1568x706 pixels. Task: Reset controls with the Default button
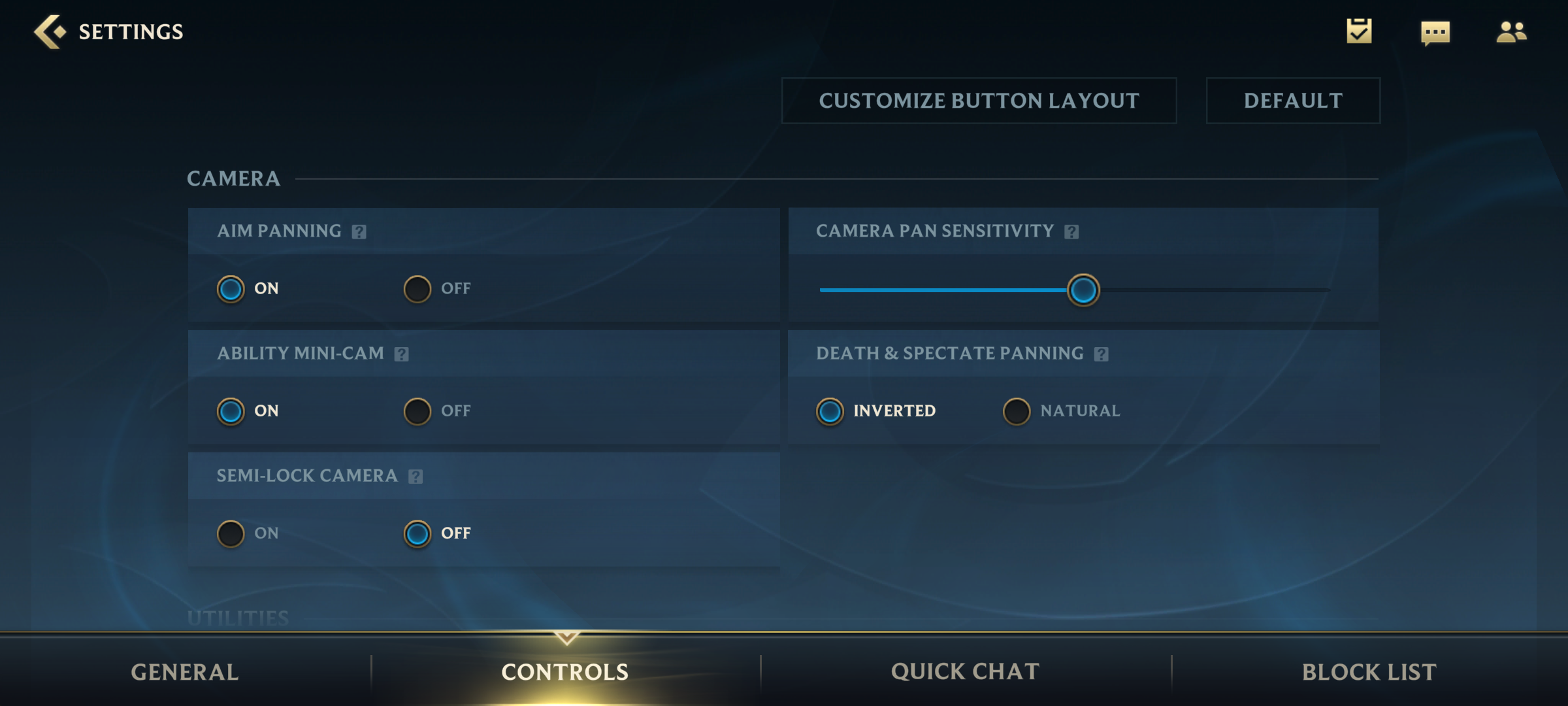point(1292,101)
